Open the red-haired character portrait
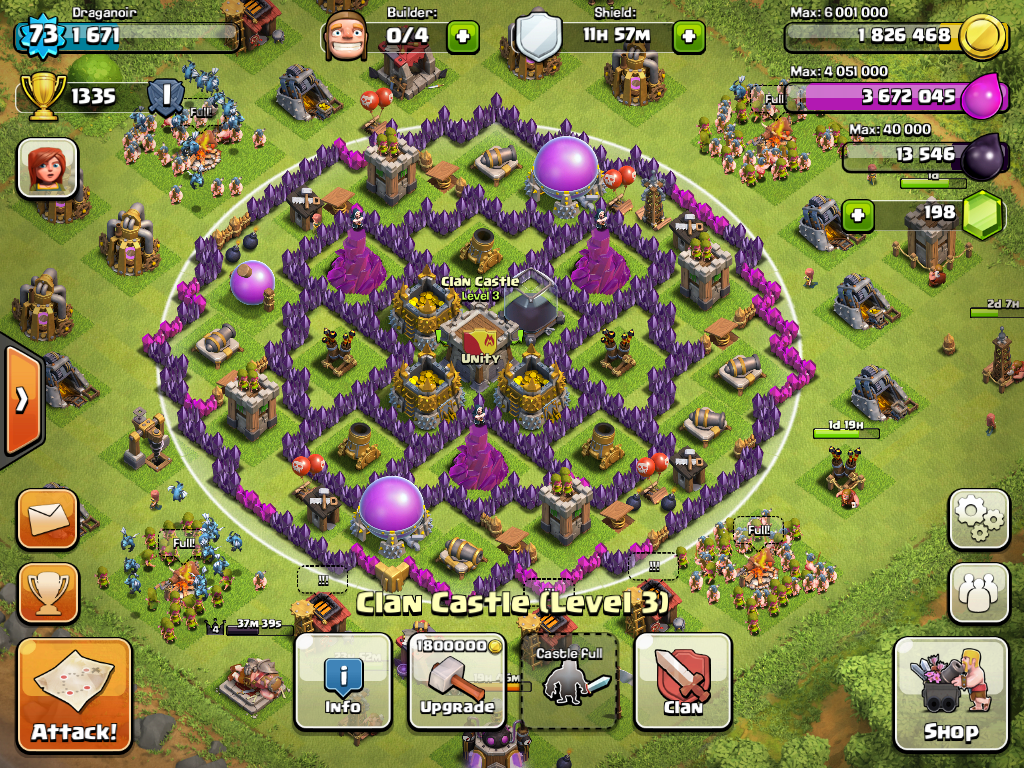1024x768 pixels. pos(47,167)
